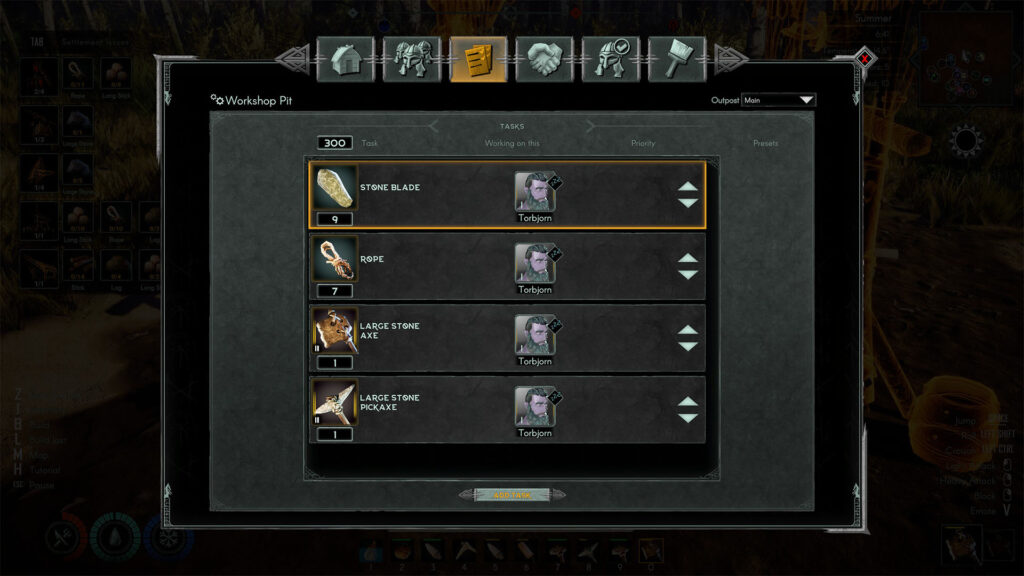Open the Outpost Main dropdown
Screen dimensions: 1024x576
pos(778,100)
